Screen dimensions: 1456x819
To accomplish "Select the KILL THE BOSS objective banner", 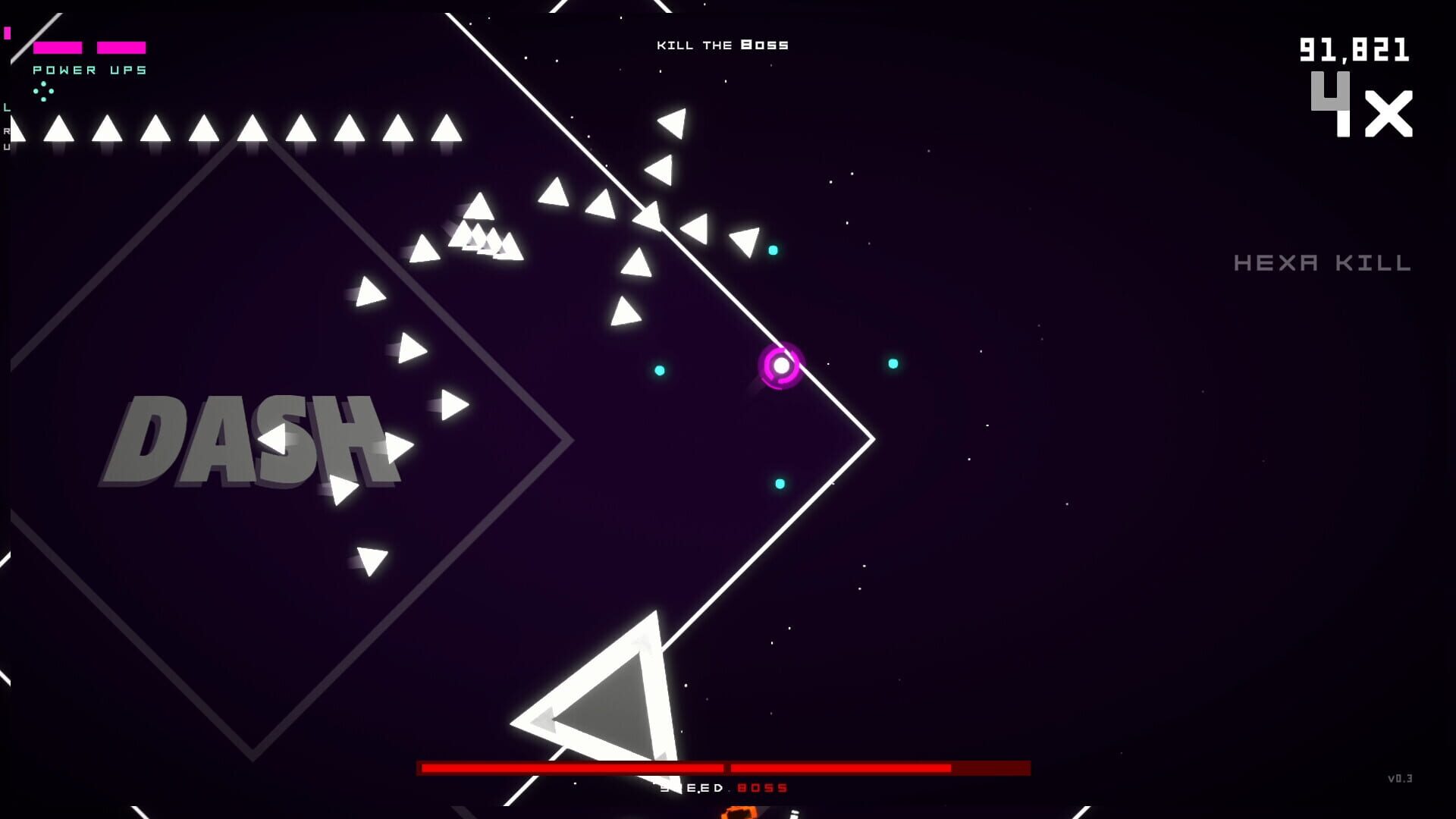I will click(723, 45).
